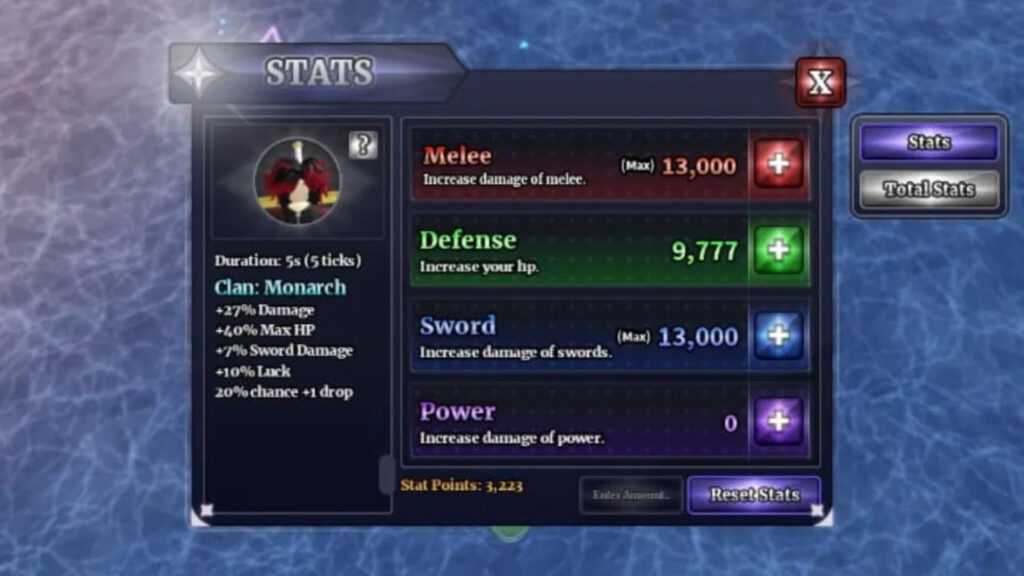1024x576 pixels.
Task: Increase the Defense stat
Action: [x=778, y=250]
